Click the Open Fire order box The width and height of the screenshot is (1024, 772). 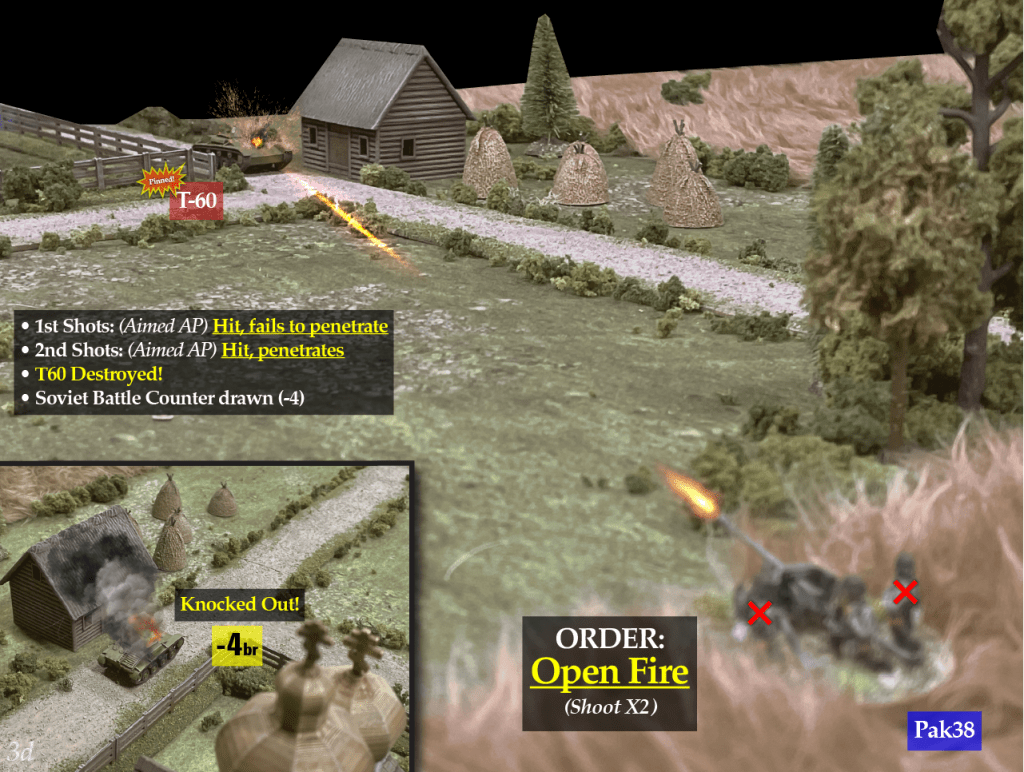pos(609,672)
